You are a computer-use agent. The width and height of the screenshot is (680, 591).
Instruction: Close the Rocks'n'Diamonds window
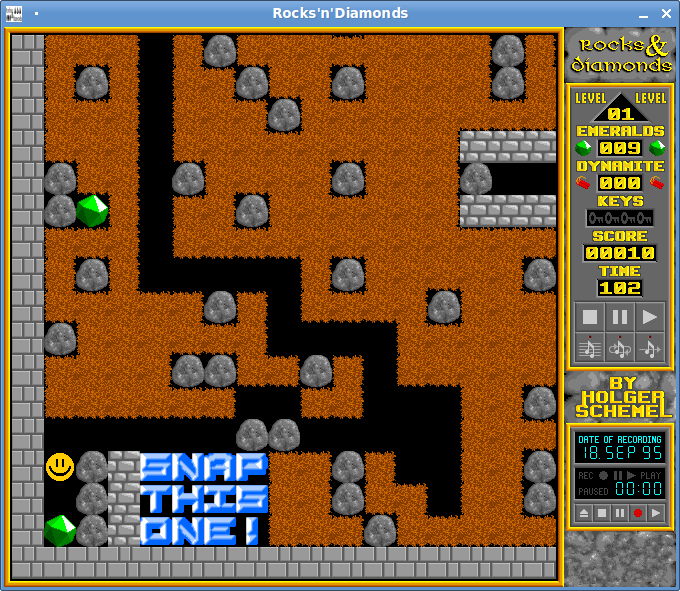point(666,13)
